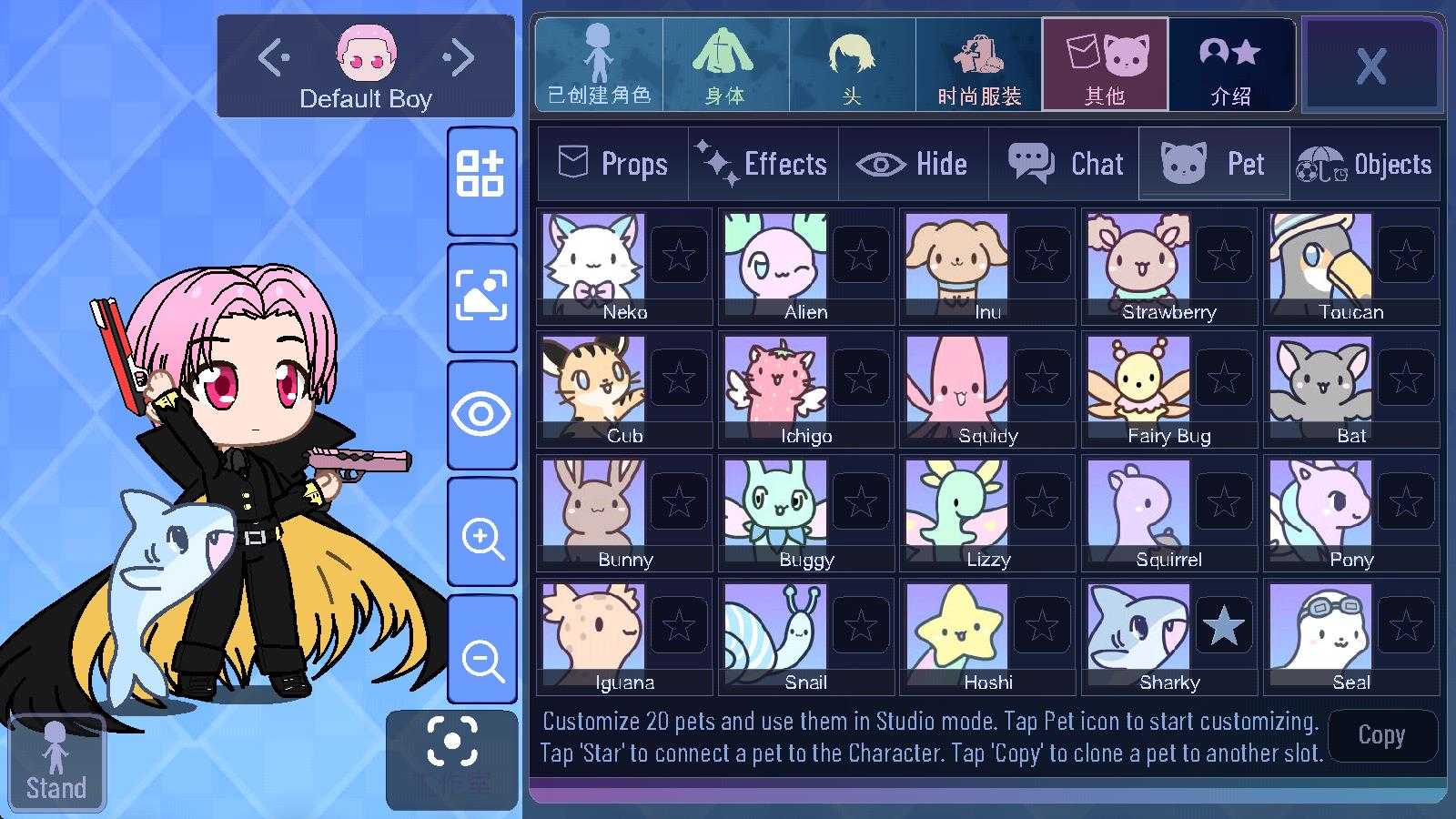
Task: Open the 头 head category
Action: [x=852, y=65]
